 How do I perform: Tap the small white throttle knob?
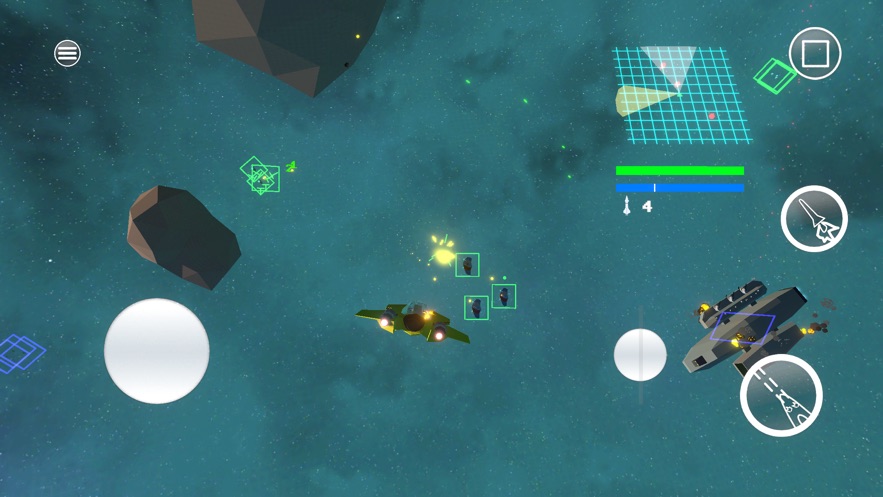(640, 355)
